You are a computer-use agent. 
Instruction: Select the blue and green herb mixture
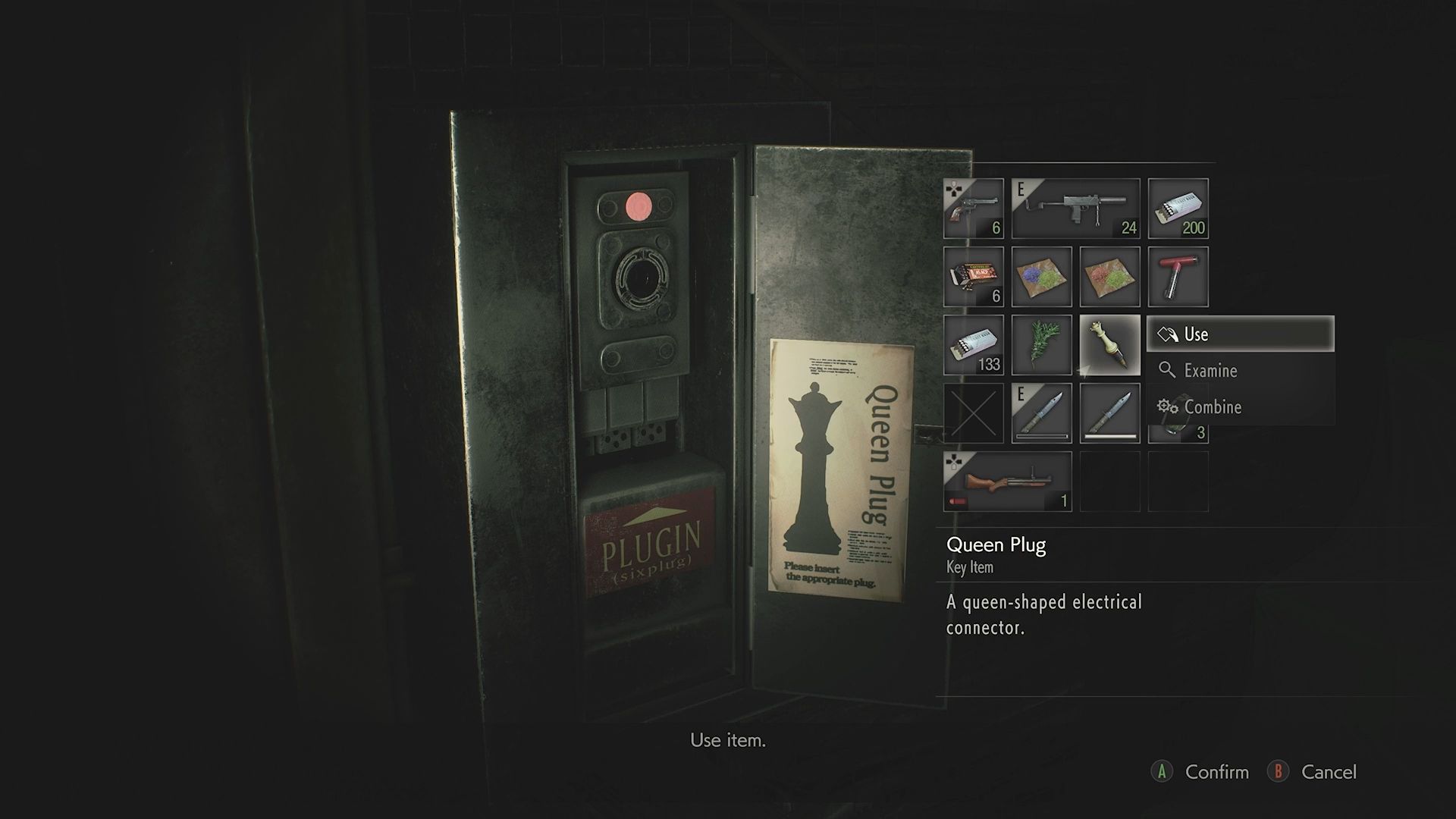[x=1041, y=277]
